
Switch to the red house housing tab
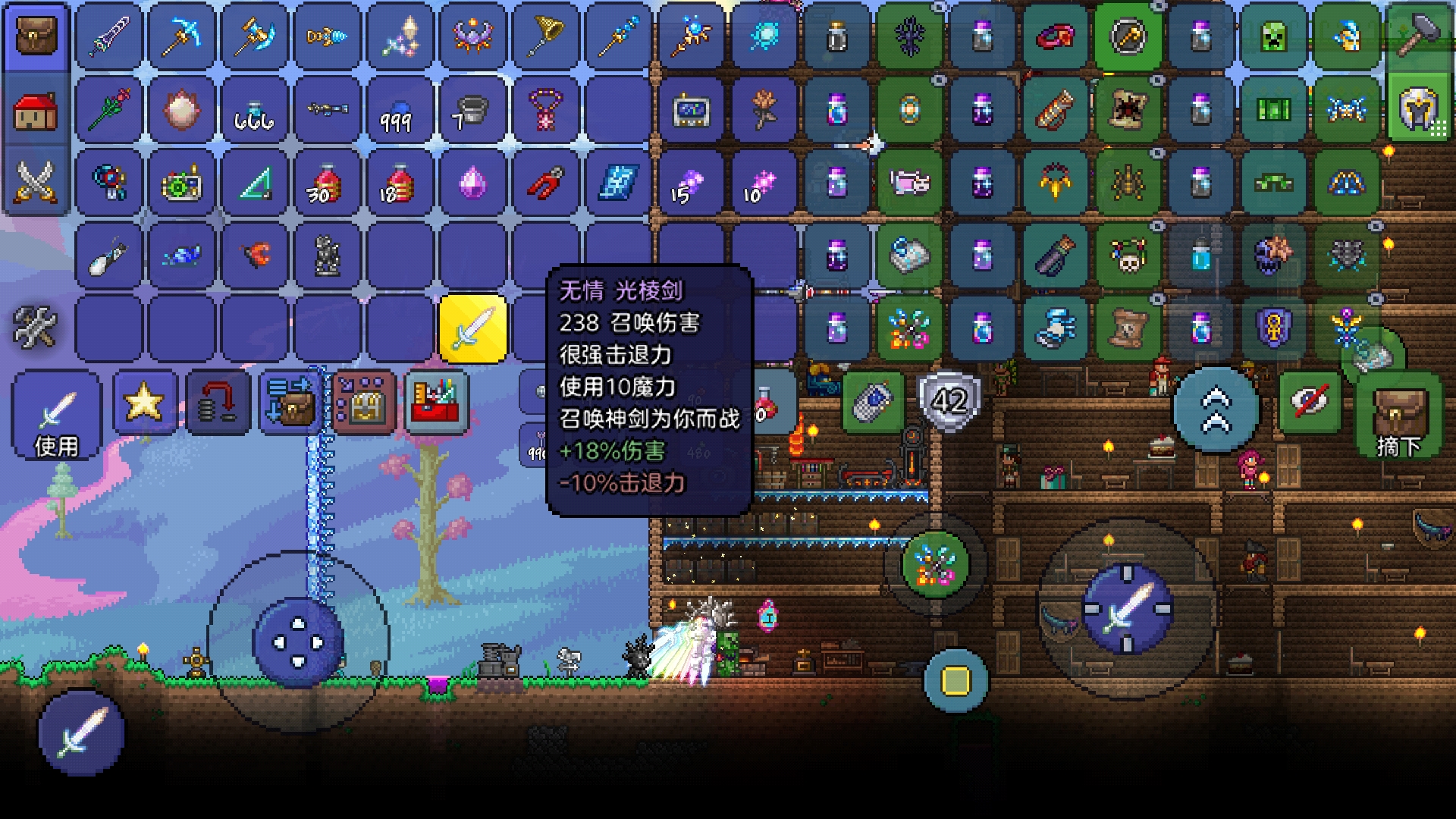tap(36, 111)
